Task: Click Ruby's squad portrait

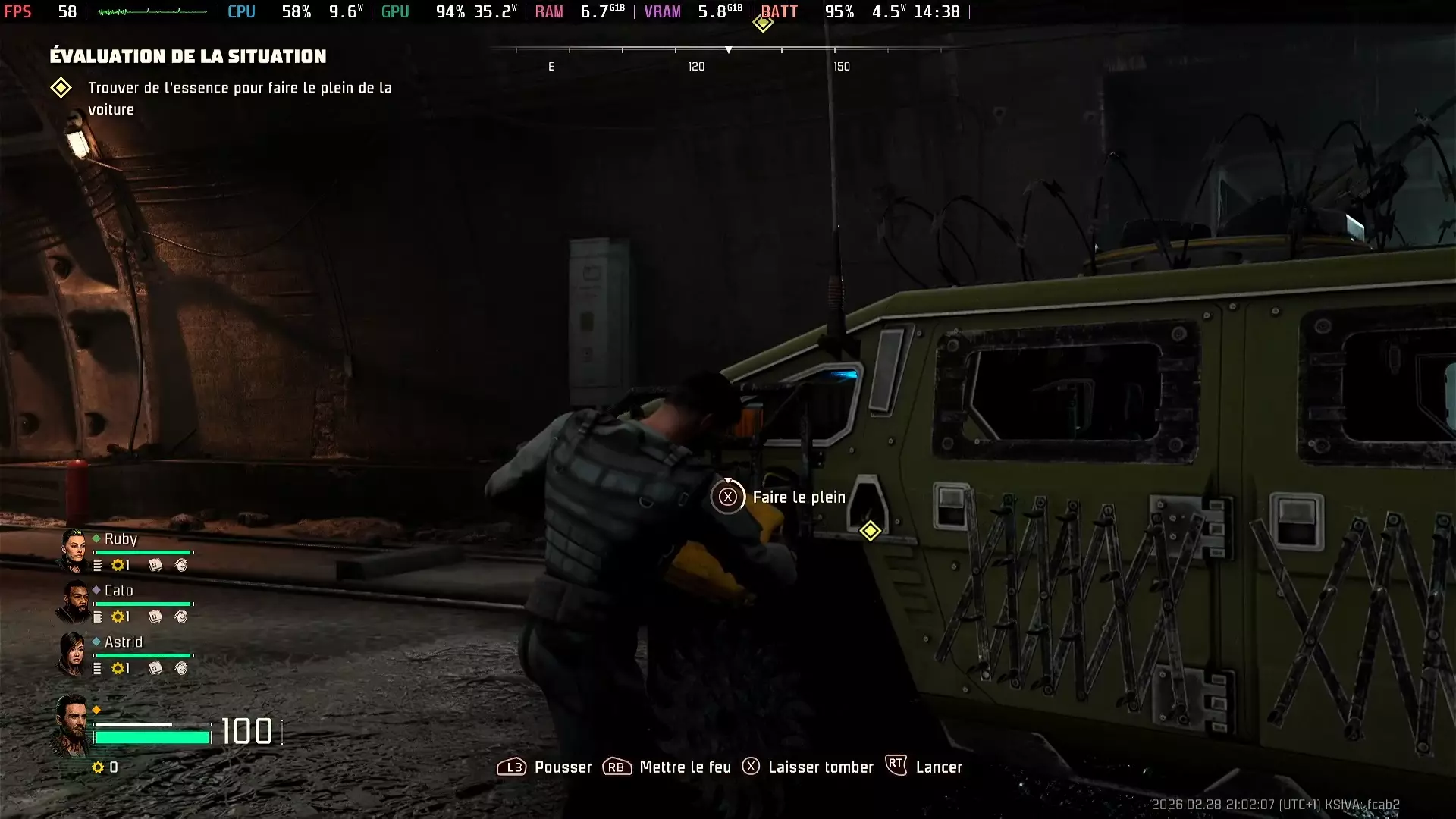Action: point(74,550)
